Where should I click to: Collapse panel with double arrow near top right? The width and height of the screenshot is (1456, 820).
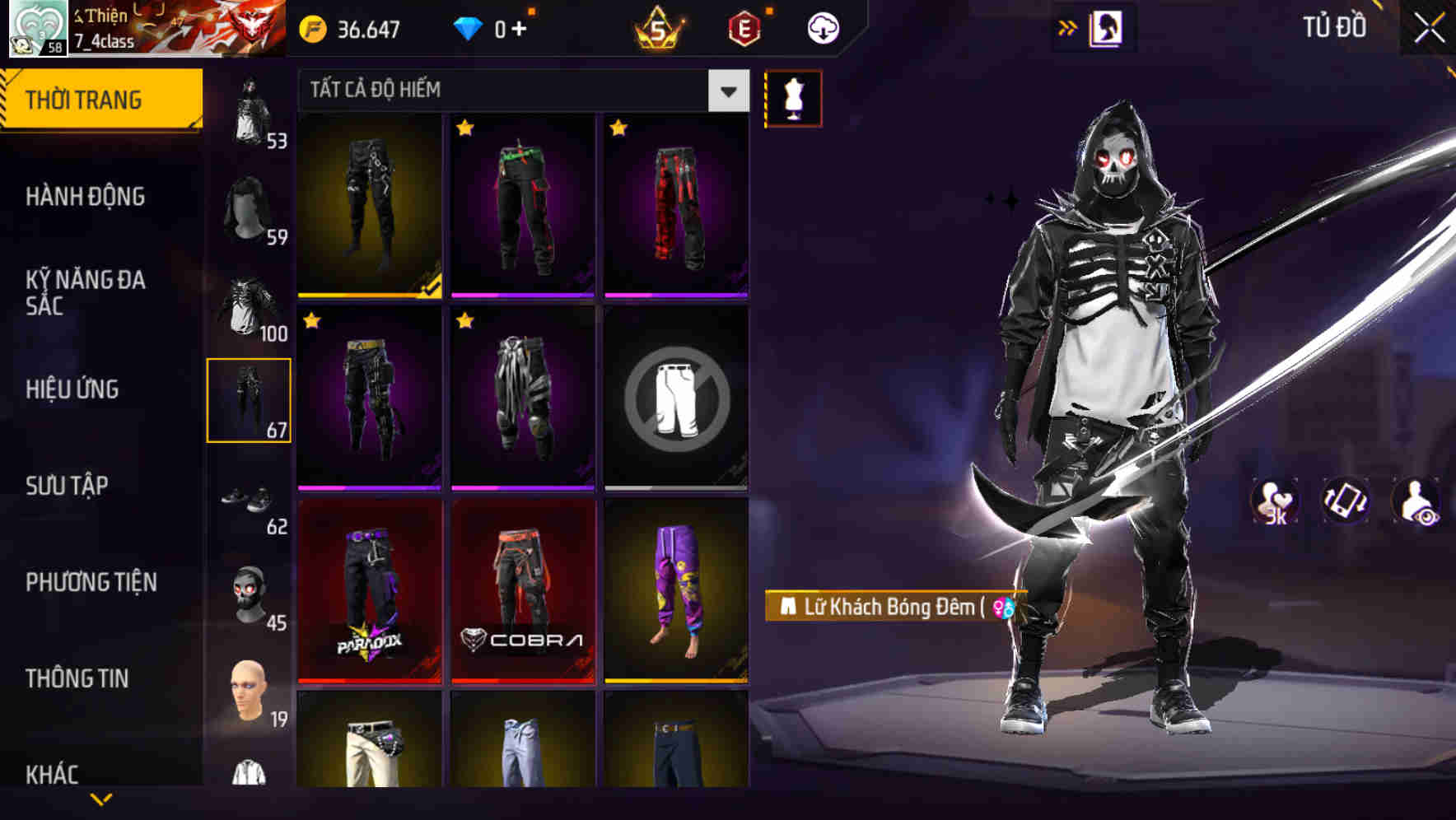1068,26
